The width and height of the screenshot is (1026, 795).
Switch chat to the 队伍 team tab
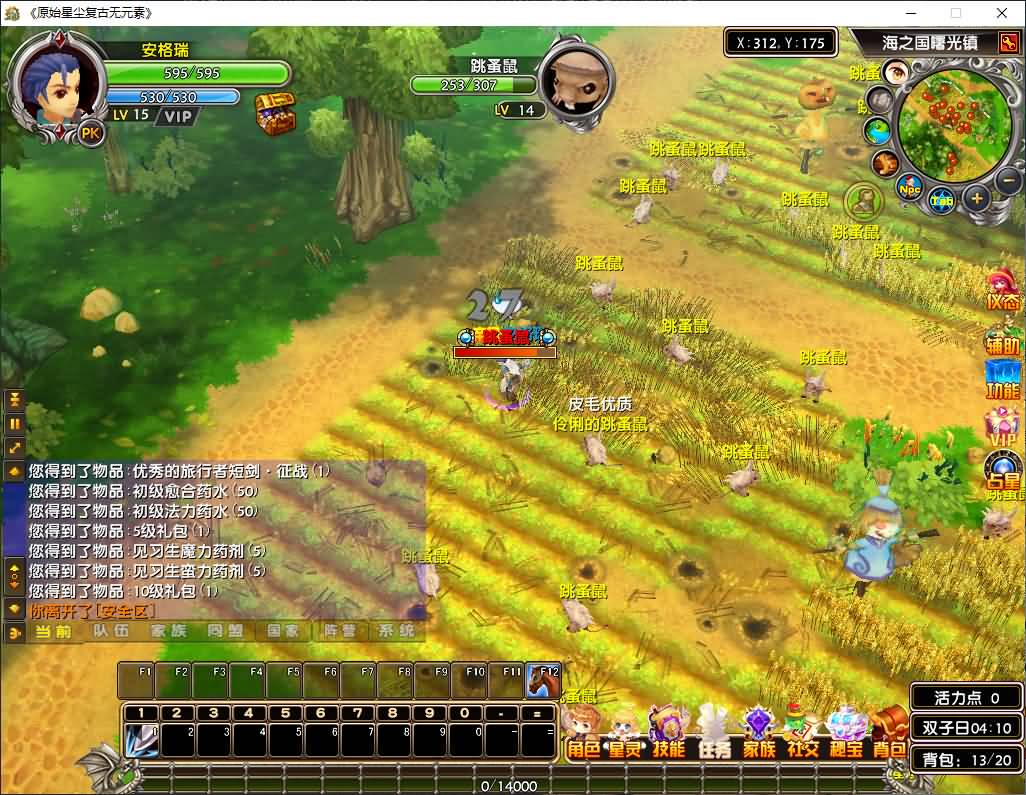coord(111,631)
